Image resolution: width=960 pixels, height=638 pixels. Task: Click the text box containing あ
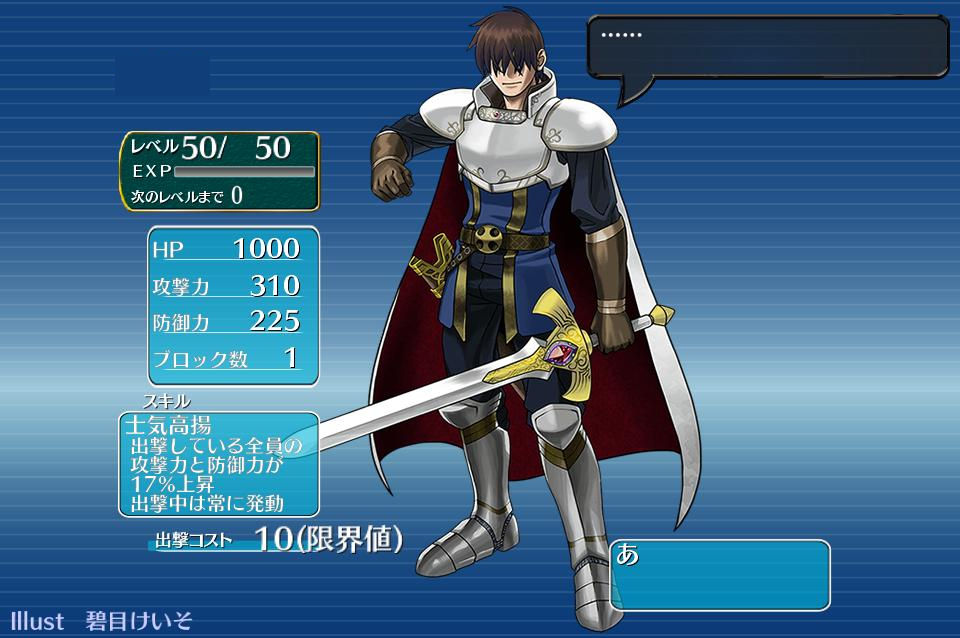(x=720, y=574)
